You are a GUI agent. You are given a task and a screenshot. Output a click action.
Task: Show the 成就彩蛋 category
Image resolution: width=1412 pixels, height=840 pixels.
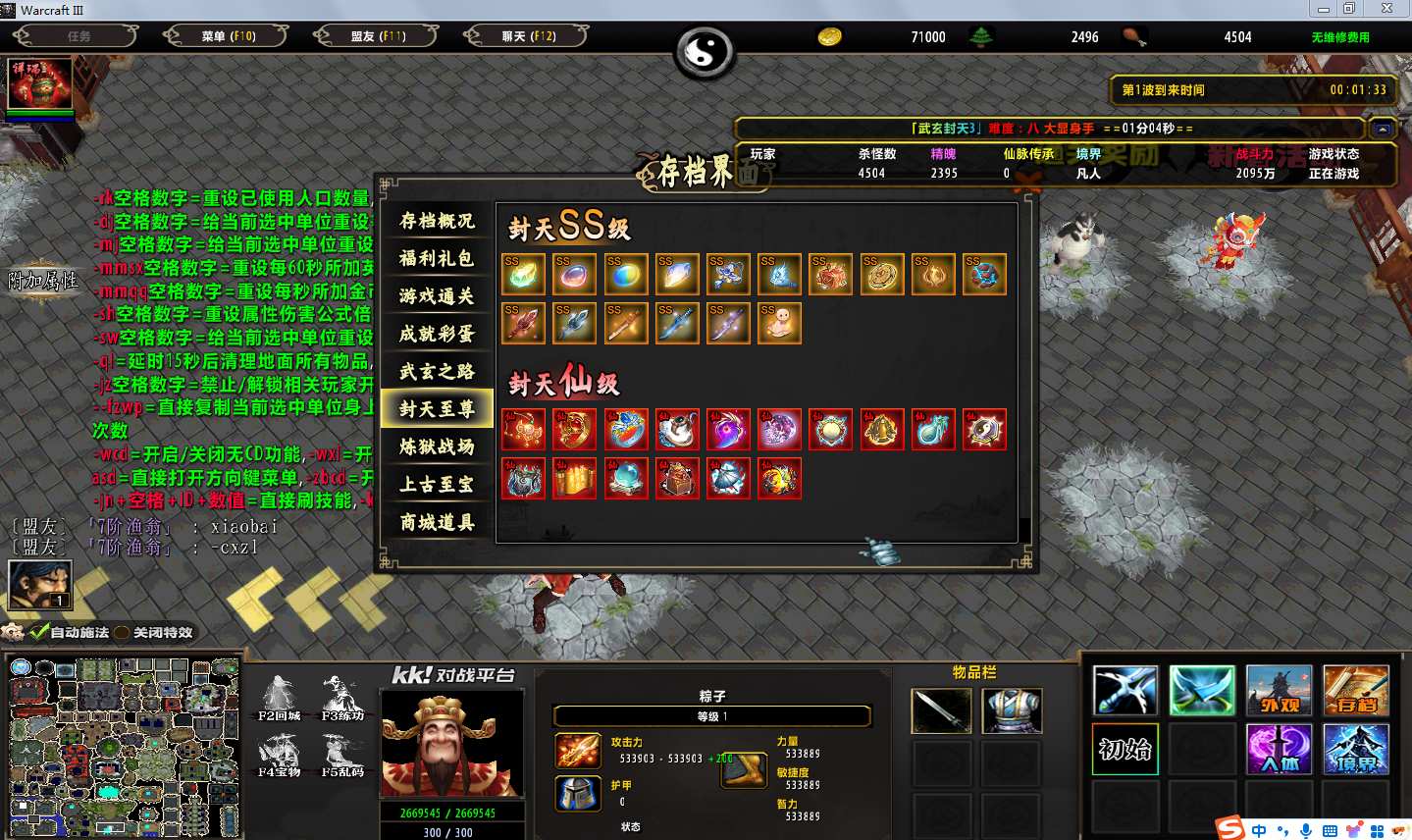click(x=437, y=334)
